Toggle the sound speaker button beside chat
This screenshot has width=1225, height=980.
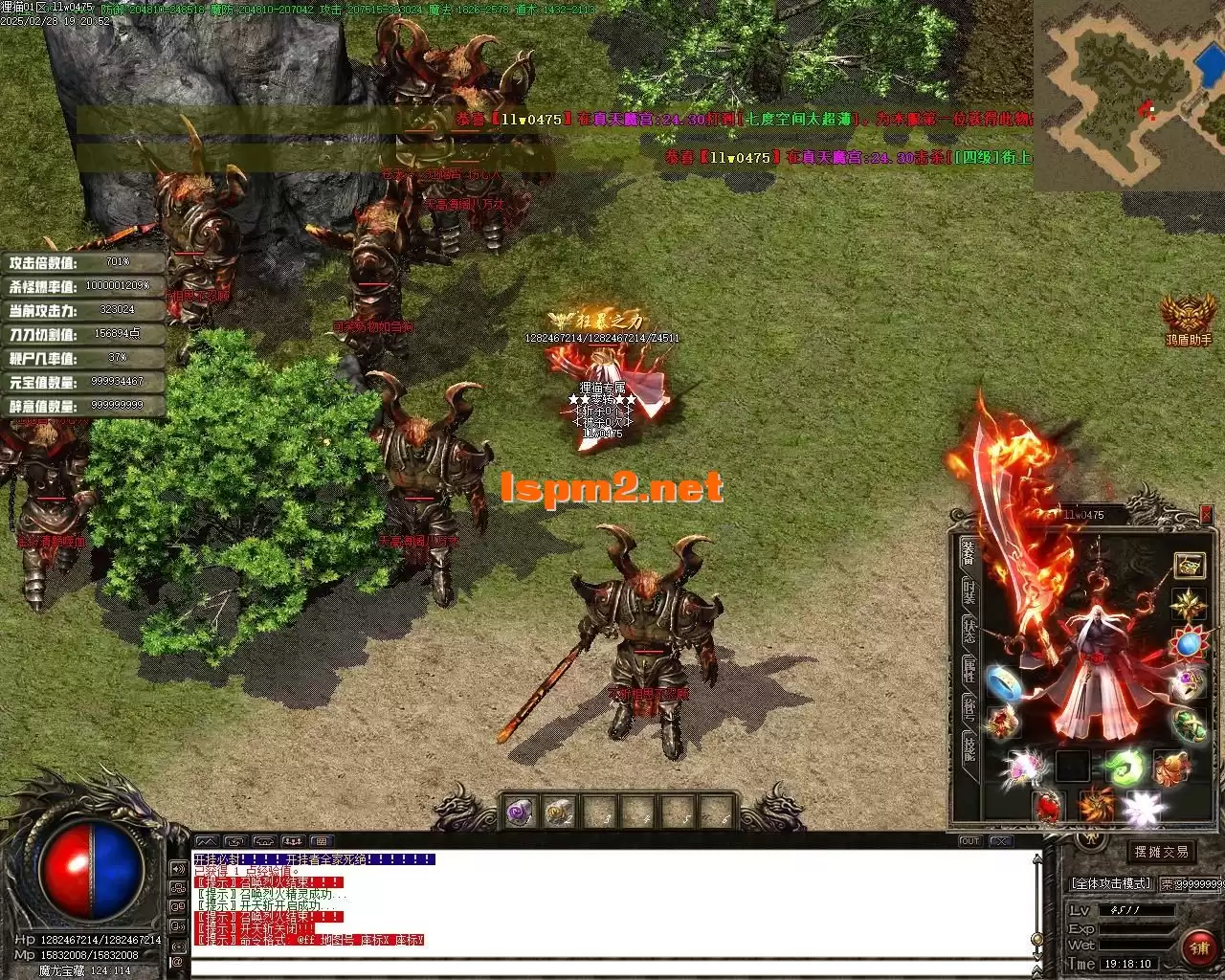(x=178, y=869)
